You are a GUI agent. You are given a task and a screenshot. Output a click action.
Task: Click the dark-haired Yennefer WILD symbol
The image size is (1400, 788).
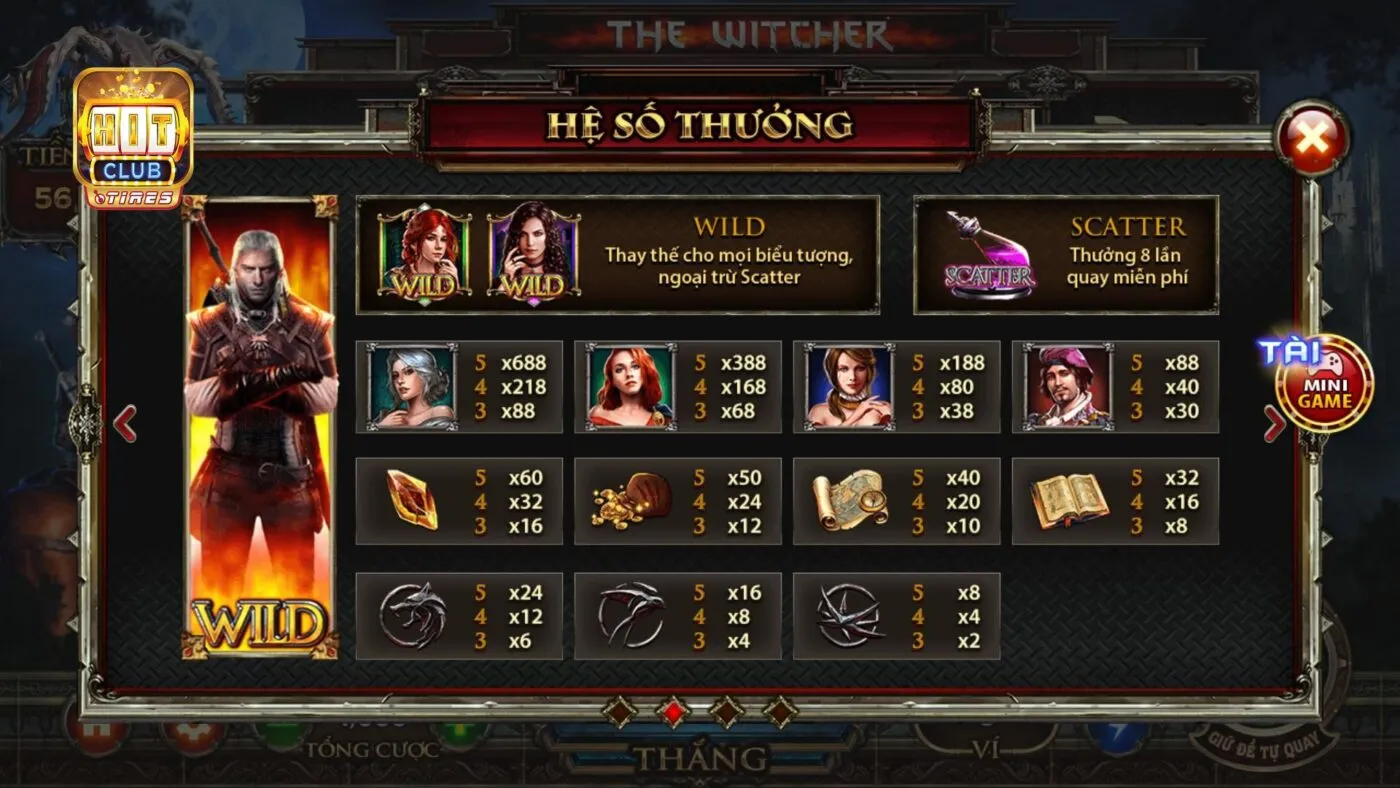click(527, 255)
